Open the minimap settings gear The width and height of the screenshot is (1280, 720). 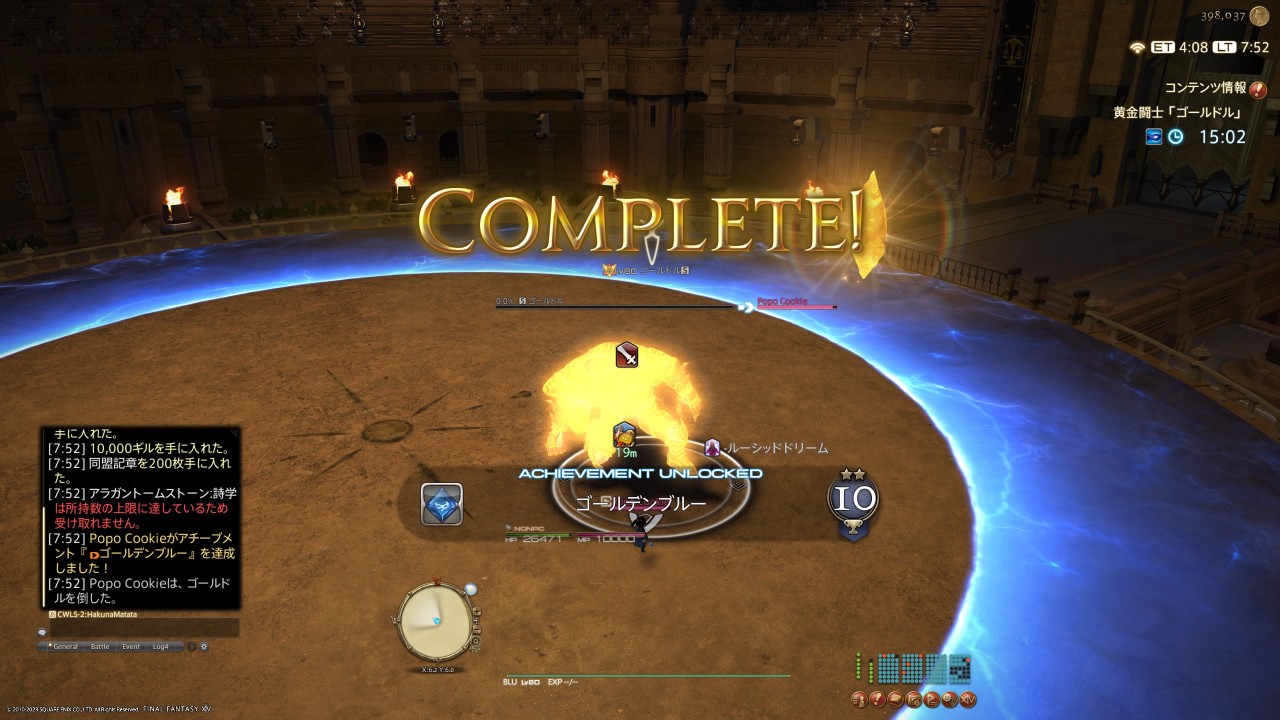click(475, 641)
